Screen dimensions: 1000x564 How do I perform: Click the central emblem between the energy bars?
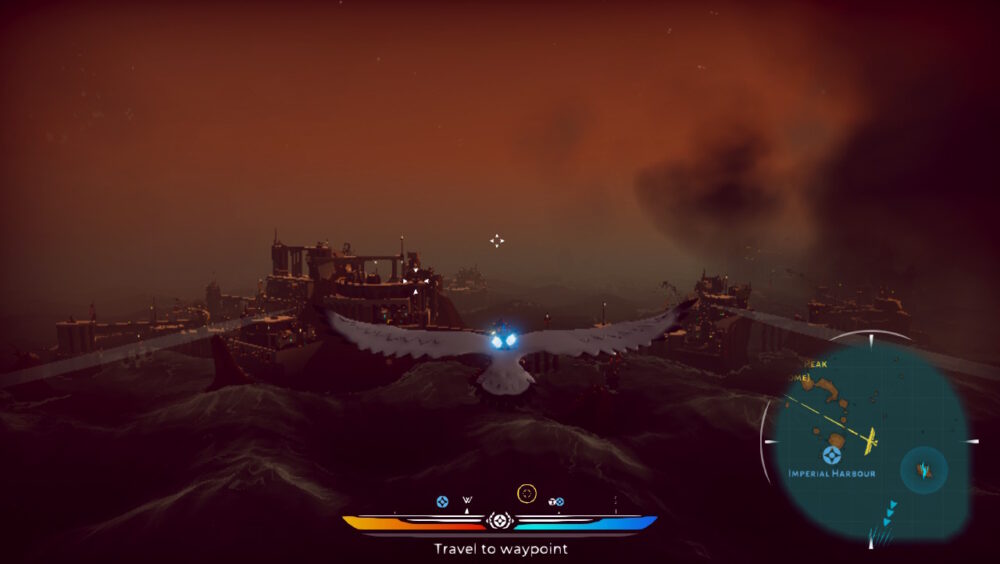click(499, 521)
